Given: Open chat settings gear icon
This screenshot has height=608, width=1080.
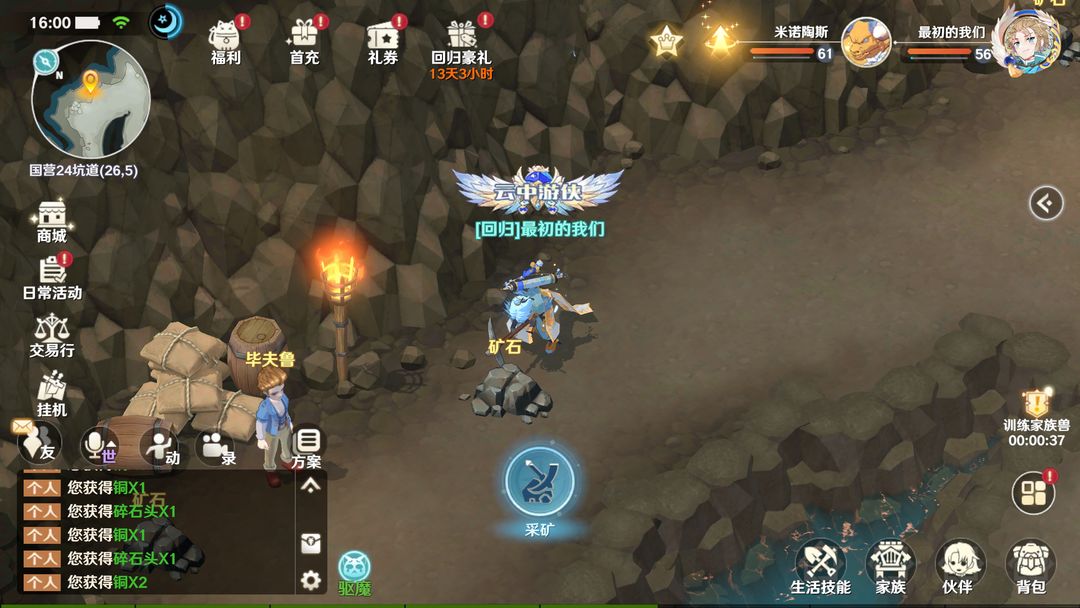Looking at the screenshot, I should tap(311, 579).
